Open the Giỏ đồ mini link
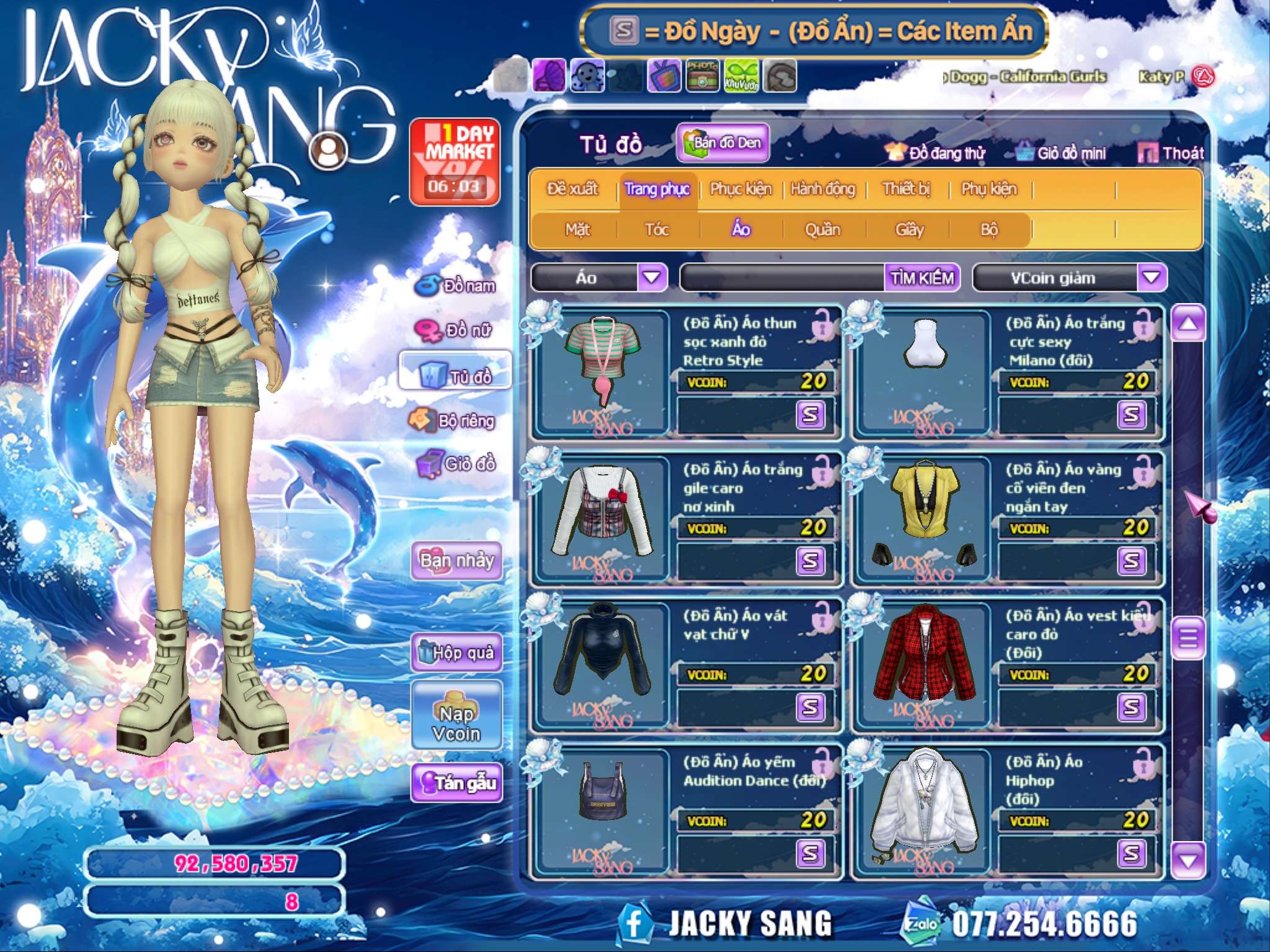Screen dimensions: 1270x952 pos(1062,153)
